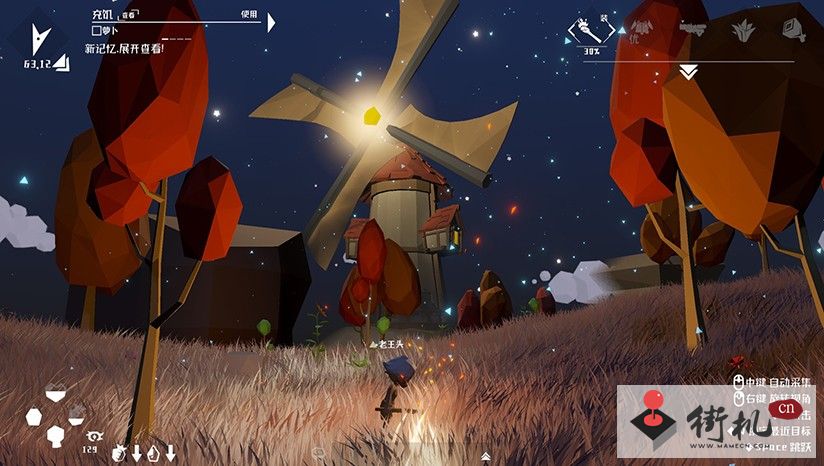Image resolution: width=824 pixels, height=466 pixels.
Task: Tick the 萝卜 checkbox
Action: 97,31
